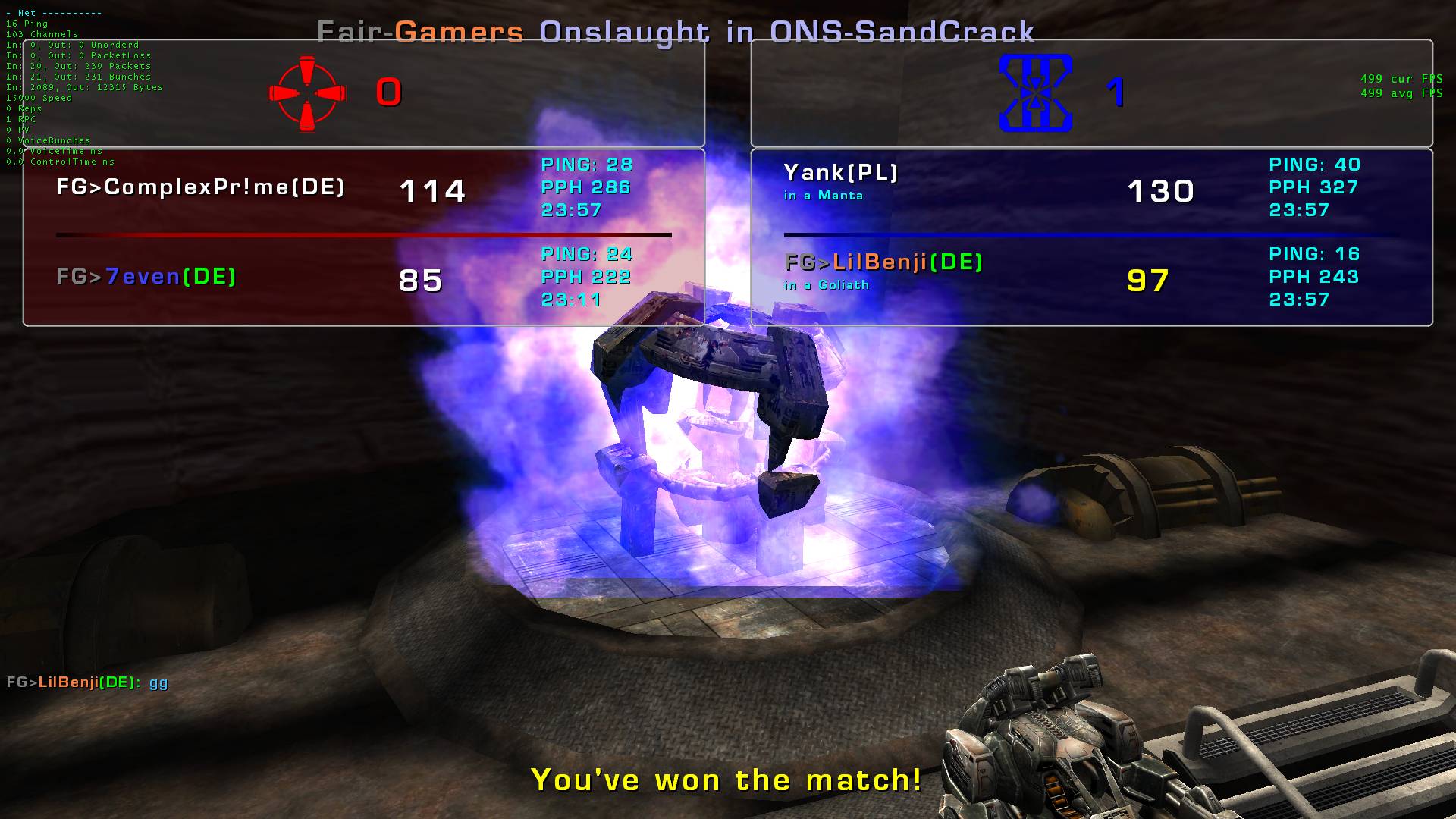
Task: Choose FG>7even(DE) in the red team list
Action: coord(146,277)
